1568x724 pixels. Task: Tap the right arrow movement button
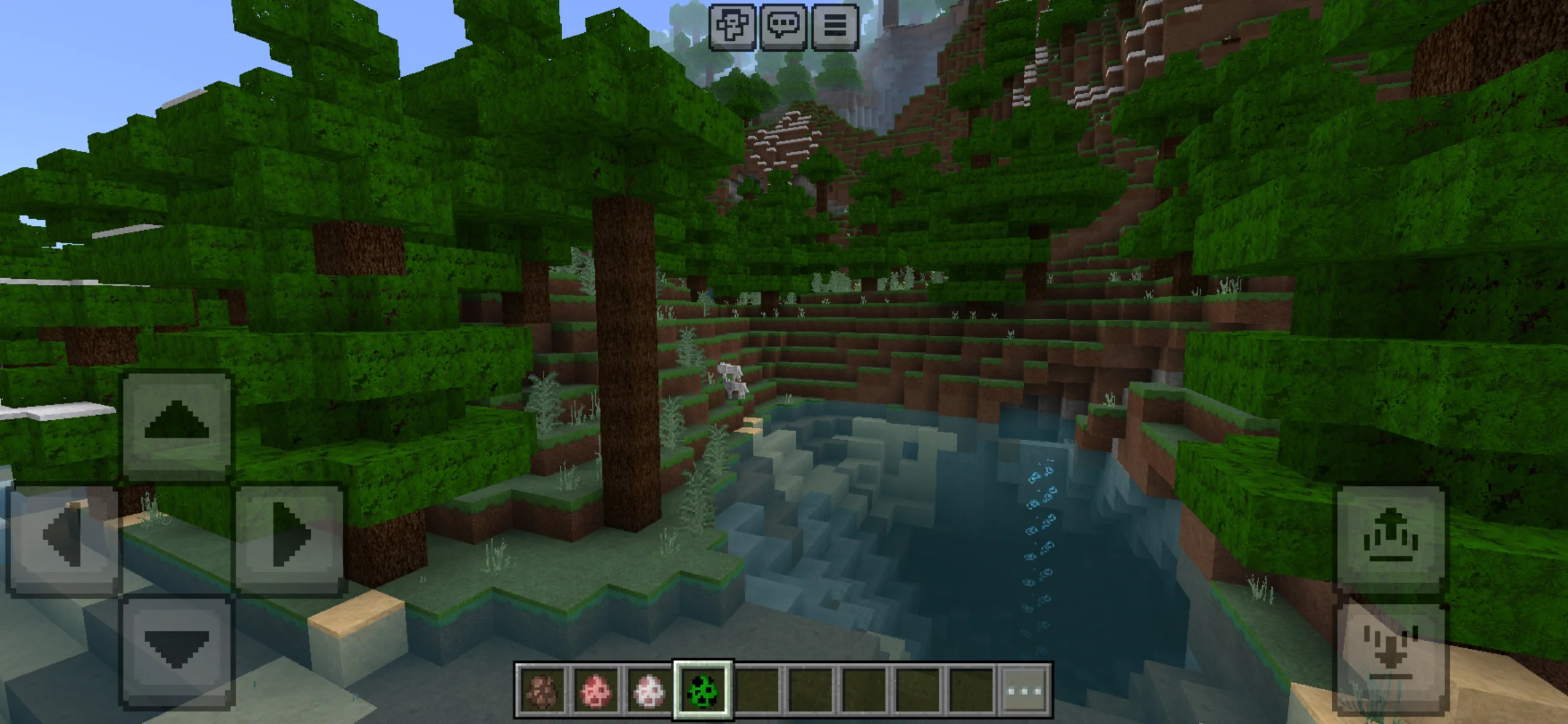(x=289, y=538)
